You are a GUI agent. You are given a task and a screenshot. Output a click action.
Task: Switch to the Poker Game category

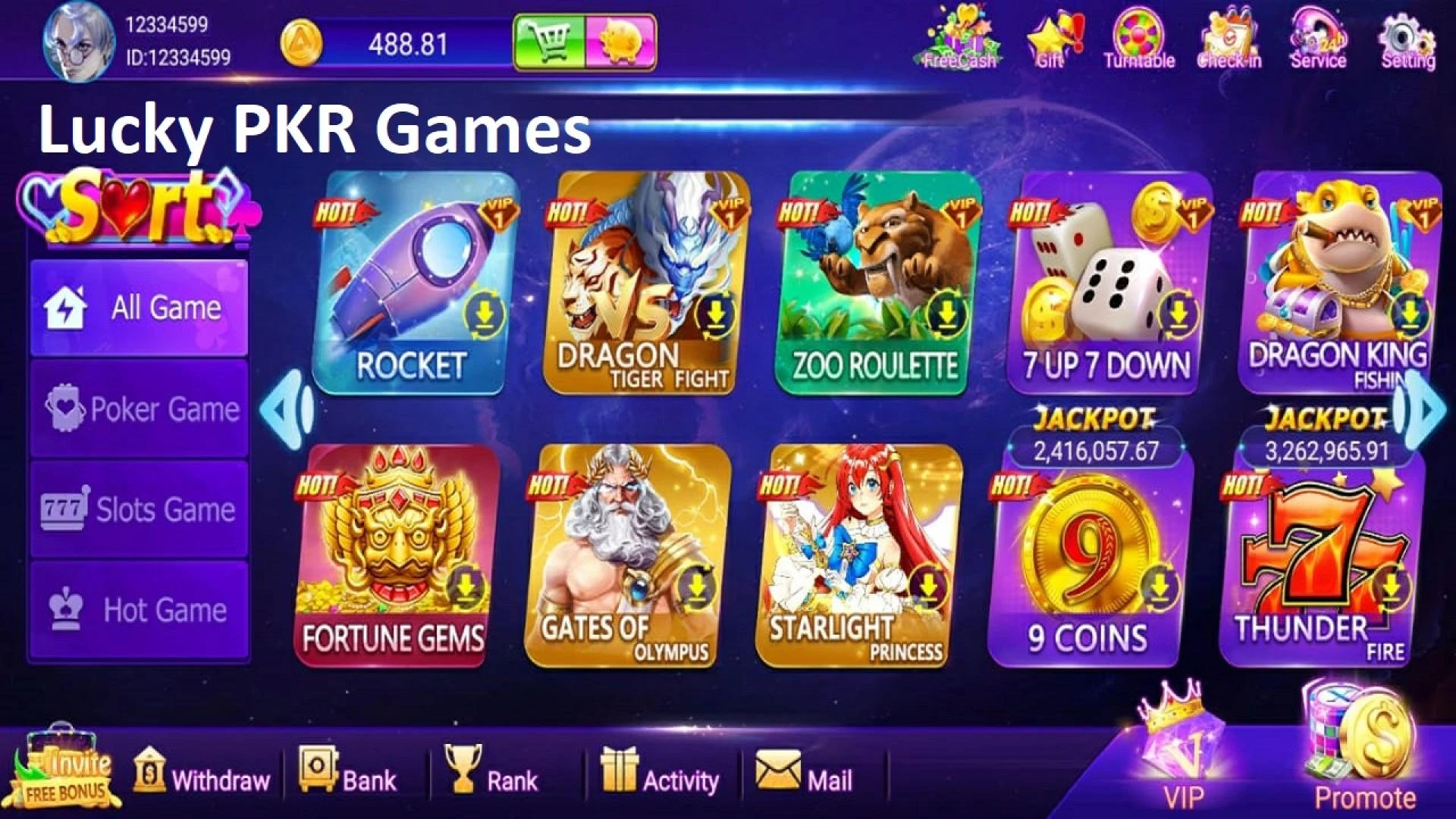point(139,409)
